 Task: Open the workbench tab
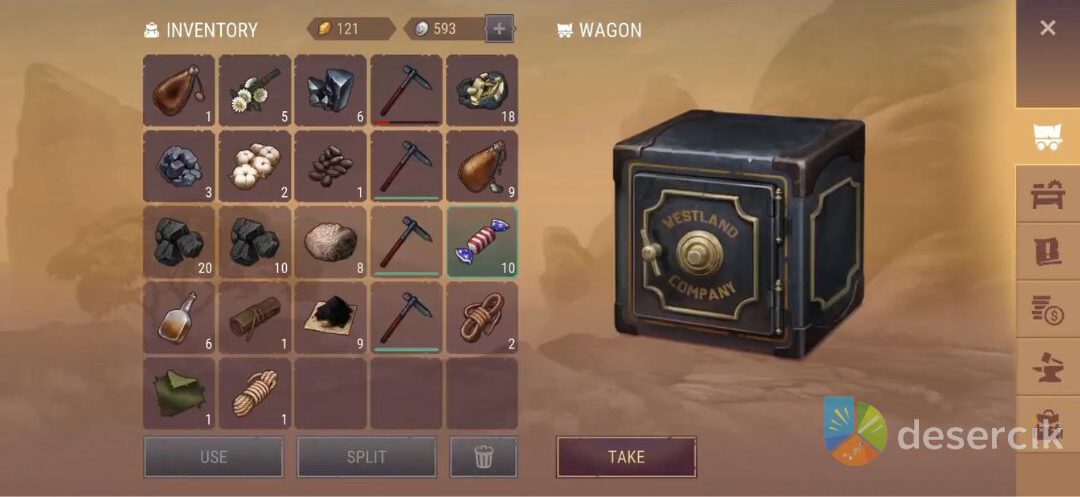point(1047,194)
